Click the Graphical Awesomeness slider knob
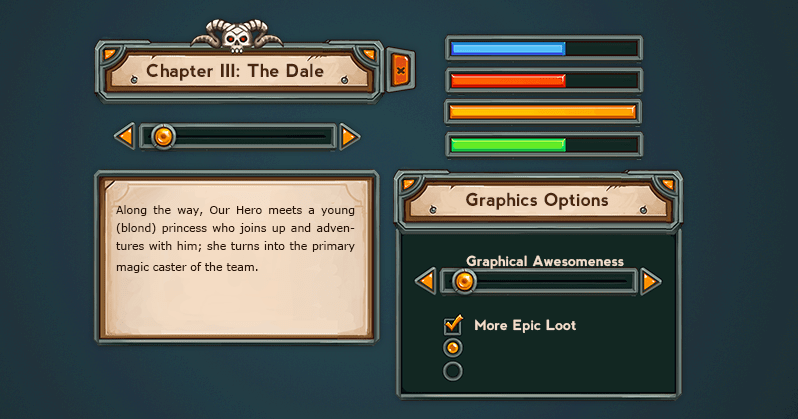 tap(464, 282)
